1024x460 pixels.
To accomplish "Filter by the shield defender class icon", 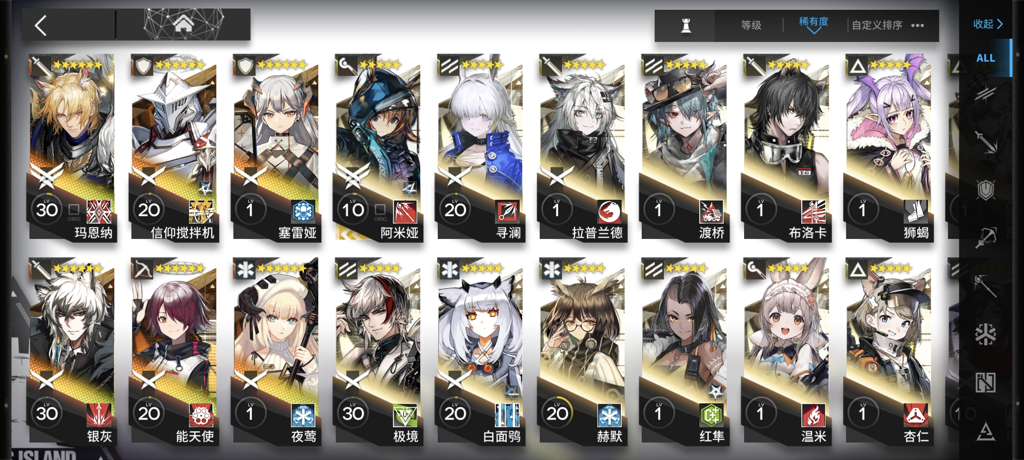I will [986, 189].
